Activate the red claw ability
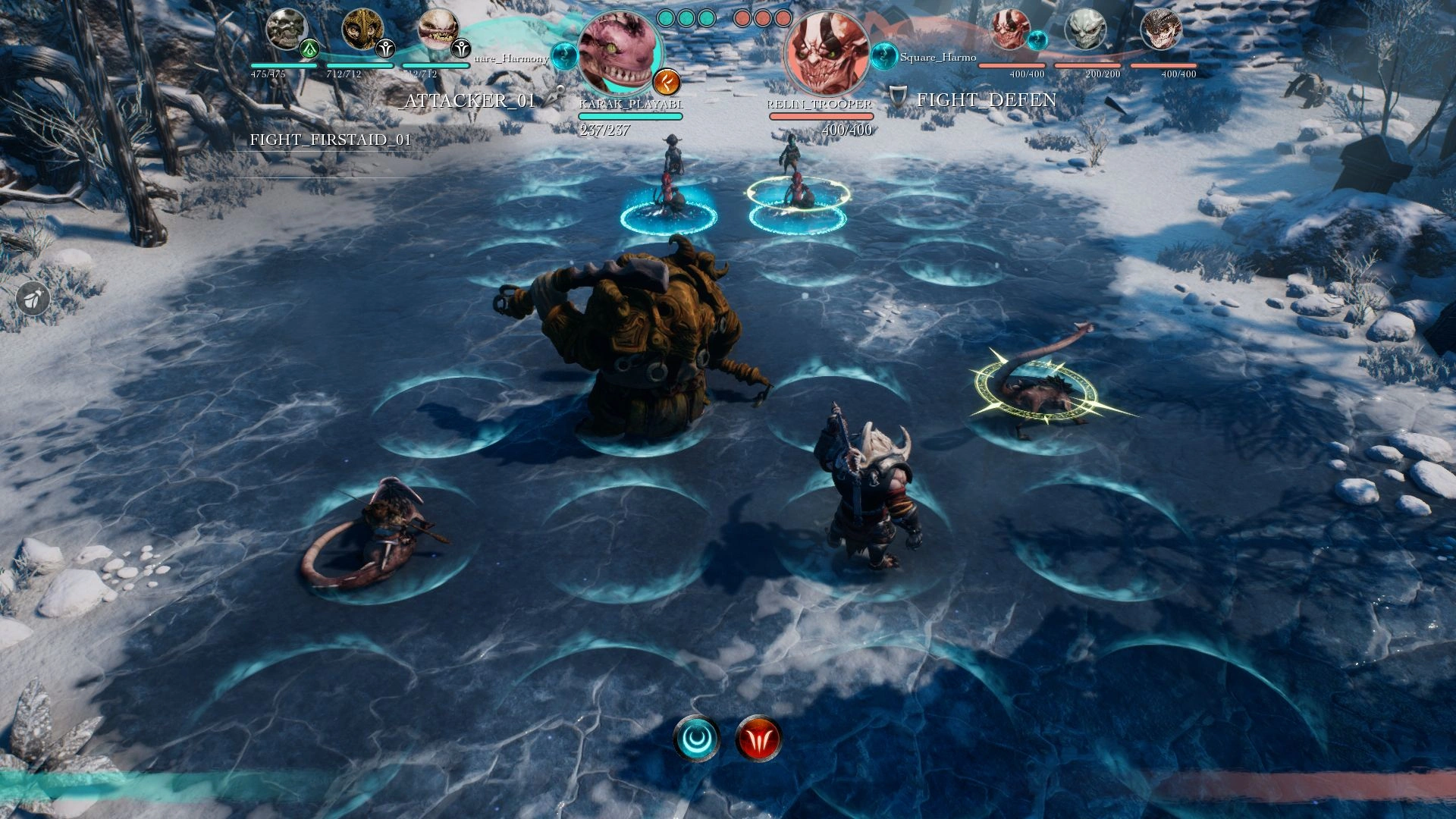This screenshot has width=1456, height=819. 758,738
